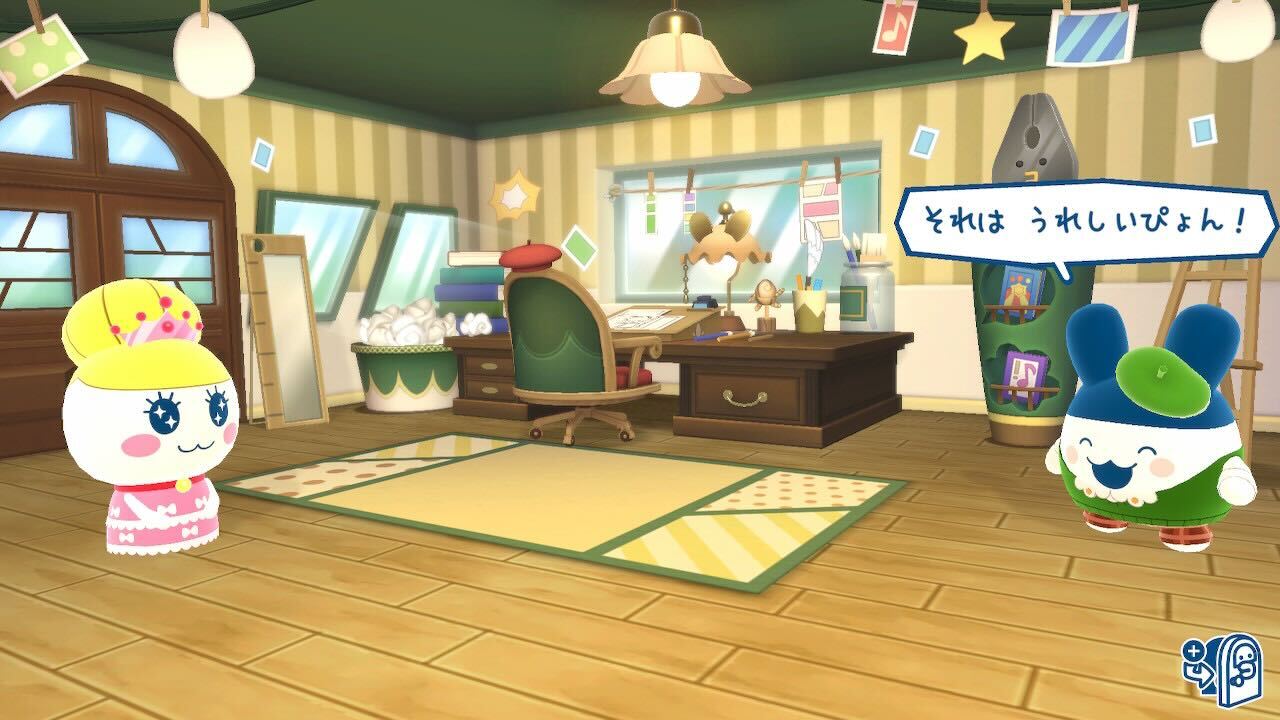Click the red beret on the green chair
The width and height of the screenshot is (1280, 720).
(530, 255)
